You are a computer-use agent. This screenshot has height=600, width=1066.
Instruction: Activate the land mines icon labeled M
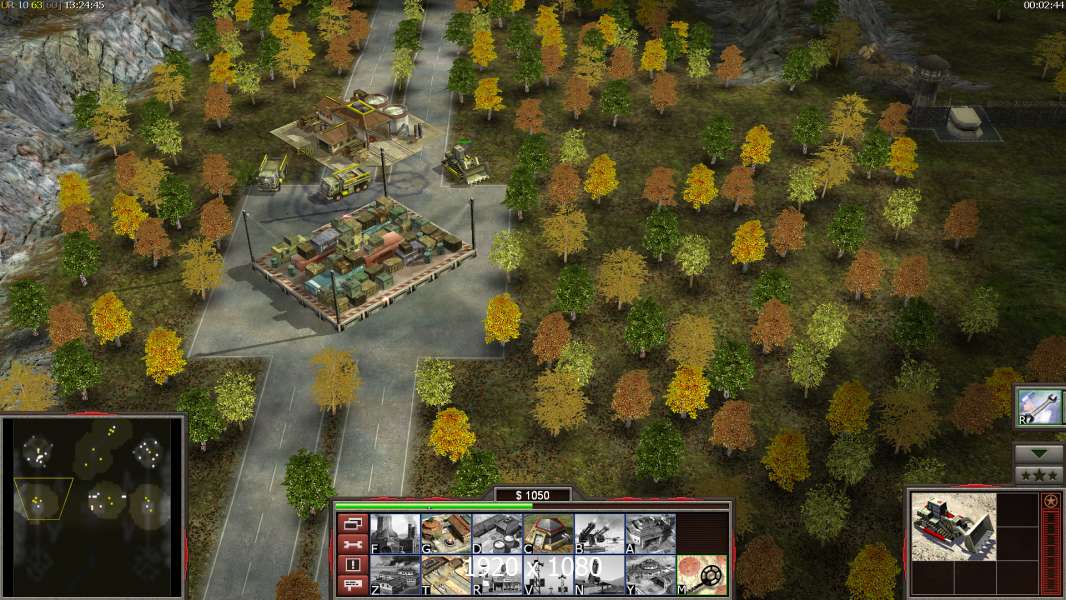[701, 574]
